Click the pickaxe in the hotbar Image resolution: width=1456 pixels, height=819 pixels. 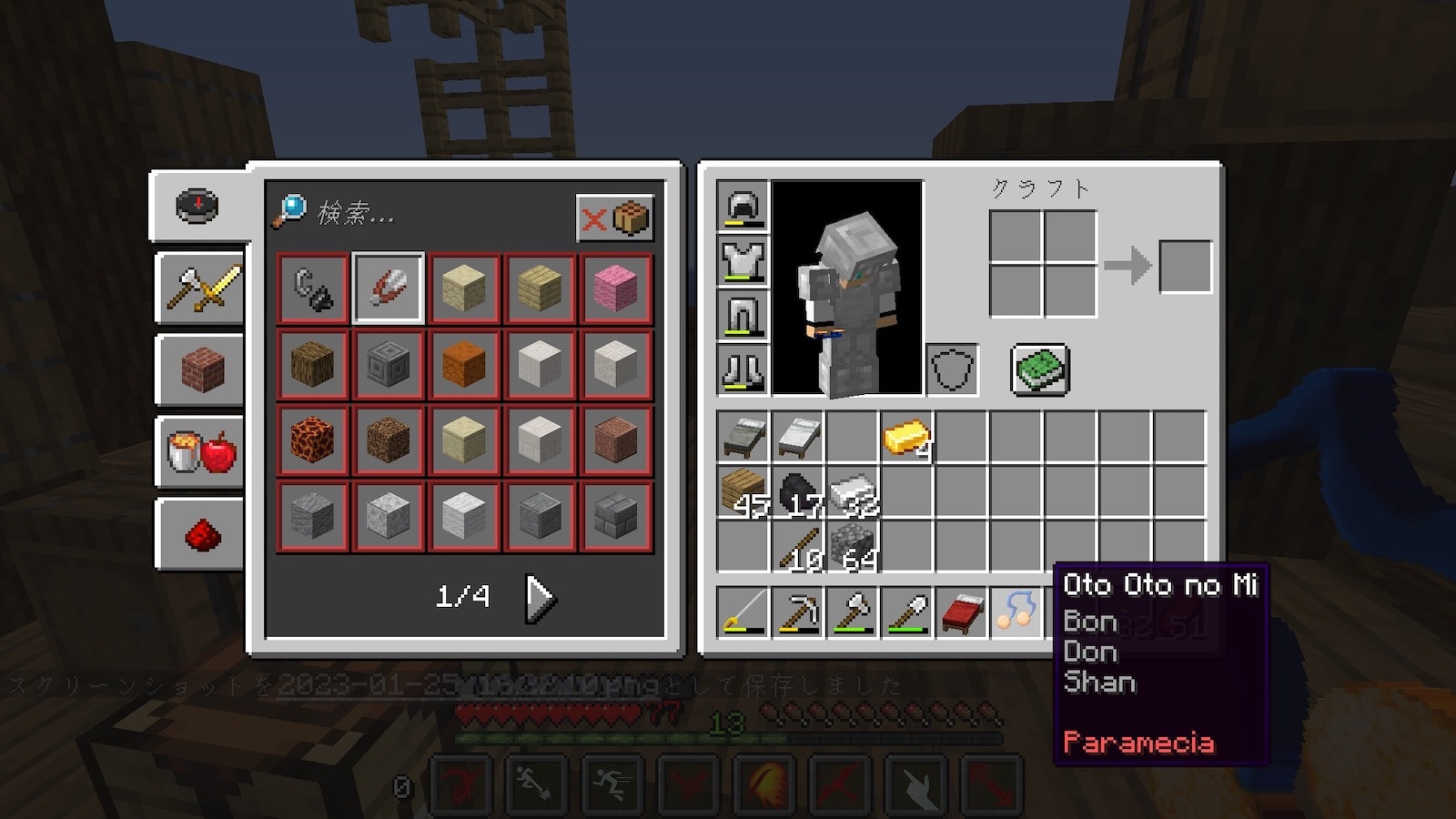pos(797,612)
